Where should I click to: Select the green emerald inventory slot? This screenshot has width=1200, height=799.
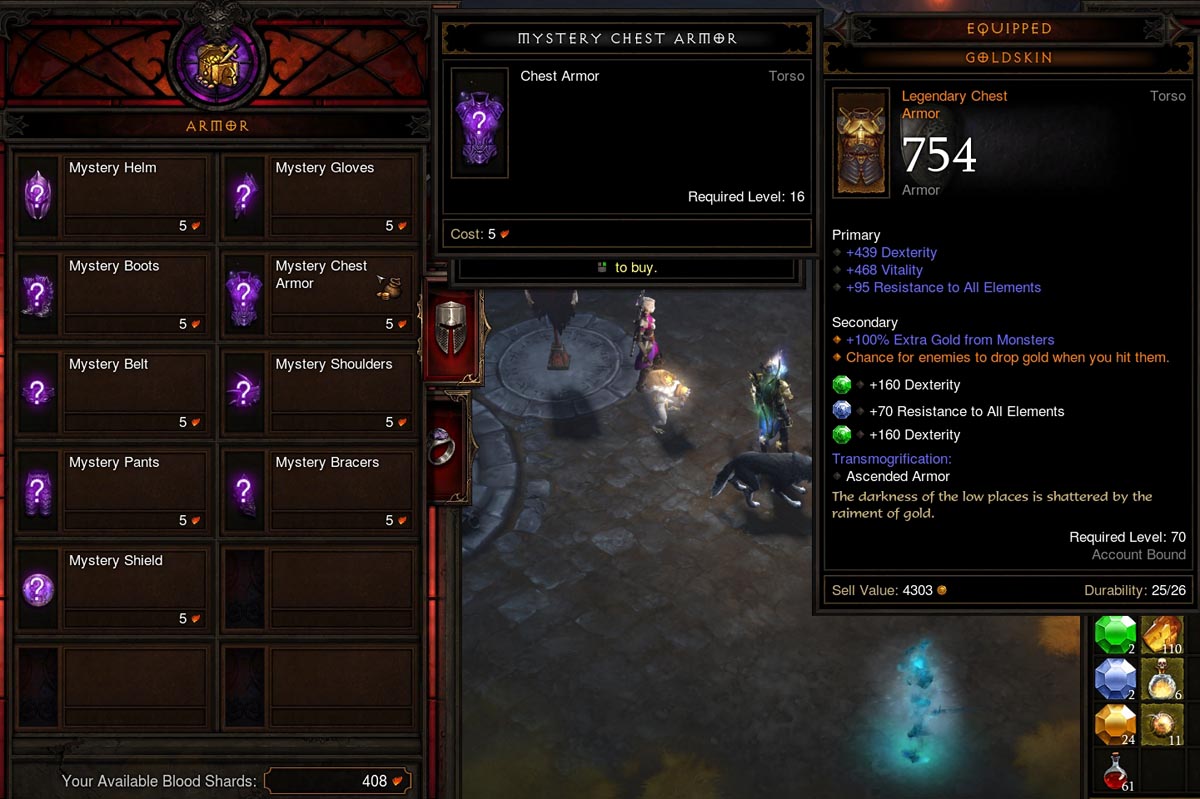point(1115,635)
